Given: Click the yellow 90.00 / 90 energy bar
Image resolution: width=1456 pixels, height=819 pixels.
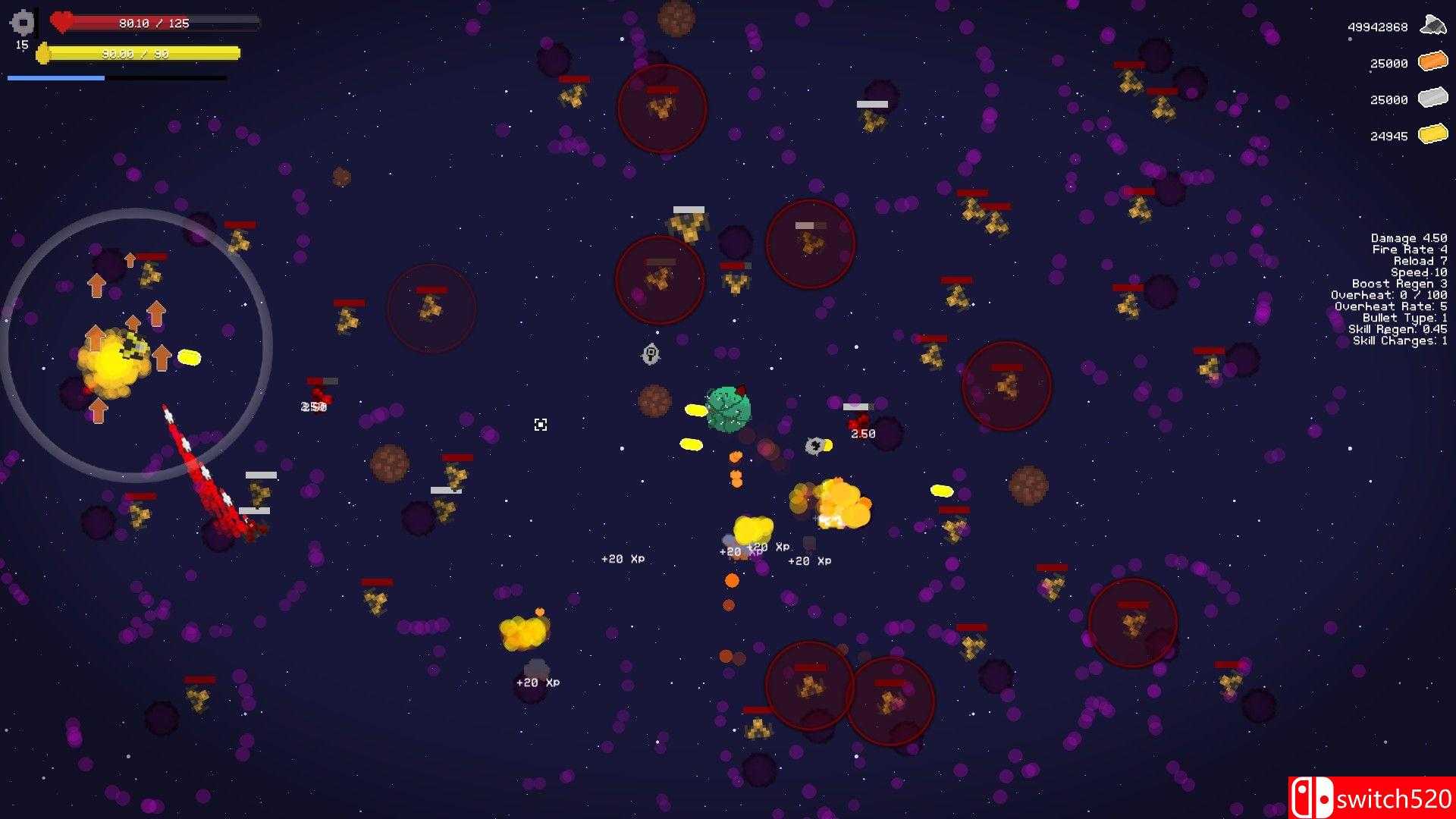Looking at the screenshot, I should (140, 53).
